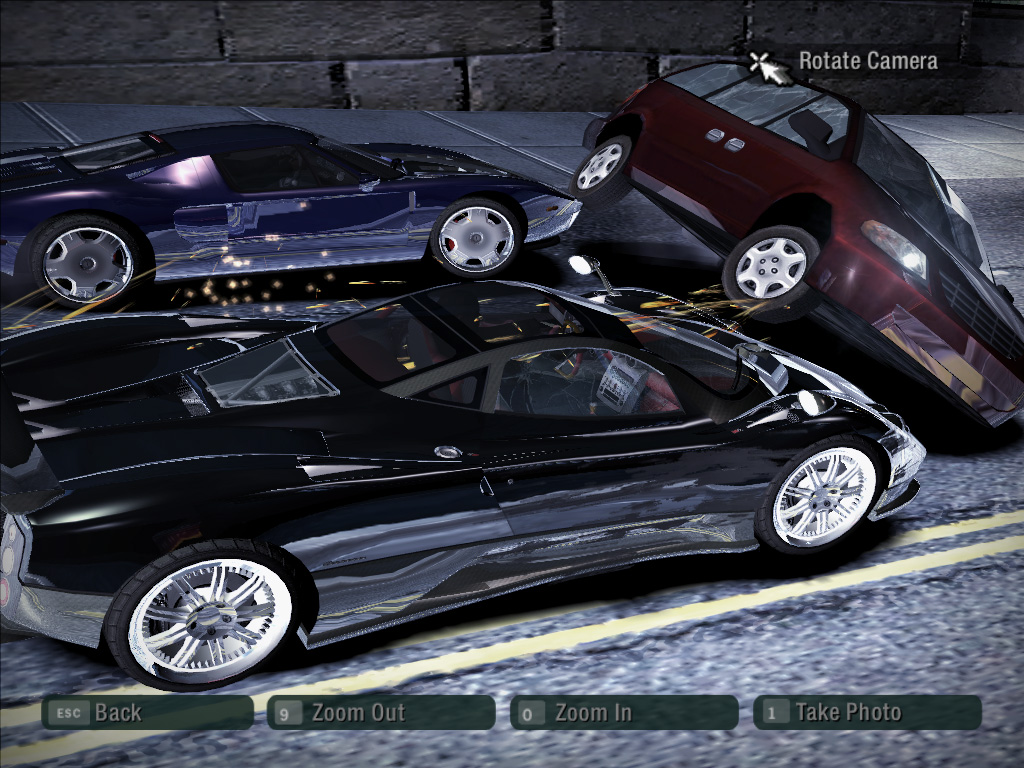Choose the Zoom In button

click(624, 713)
